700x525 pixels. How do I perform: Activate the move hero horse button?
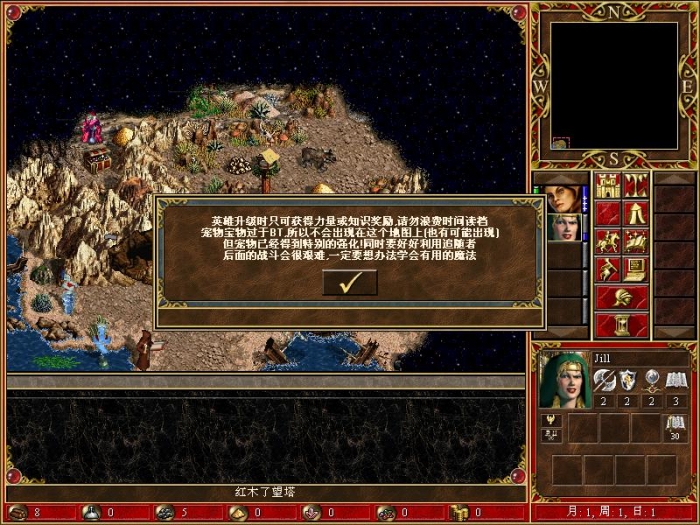(x=608, y=242)
